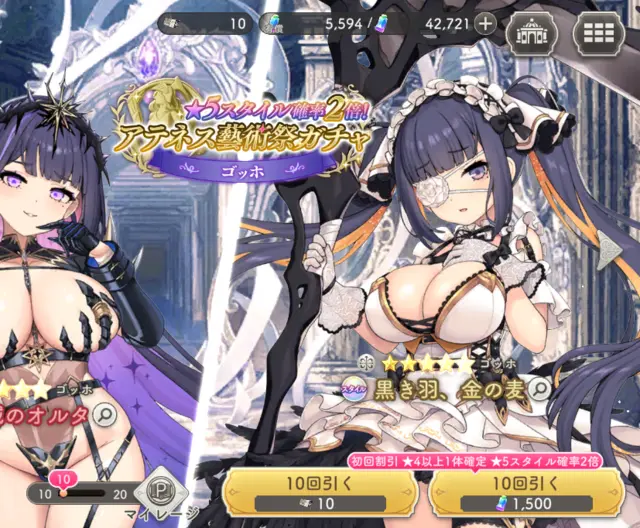The height and width of the screenshot is (528, 640).
Task: Go to home via the building icon
Action: 531,30
